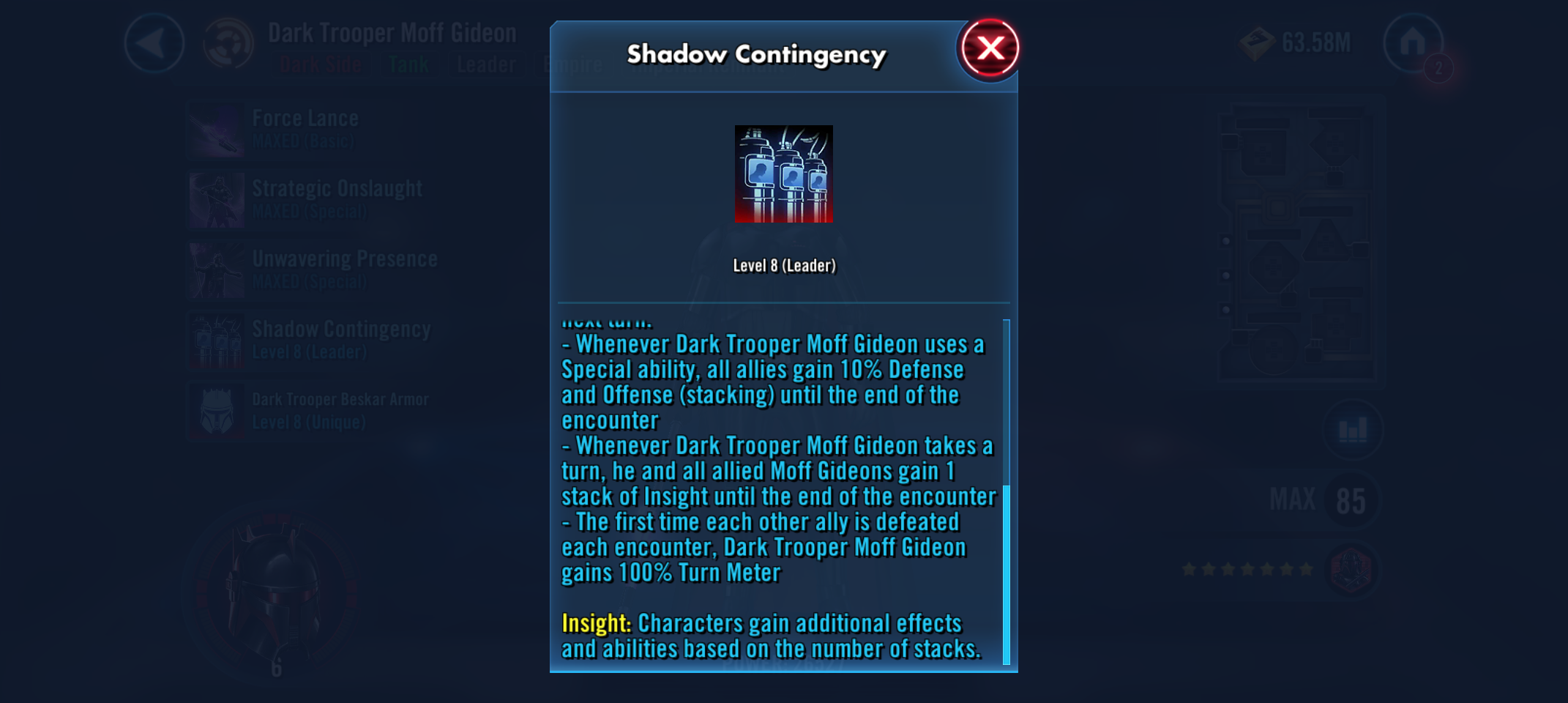This screenshot has width=1568, height=703.
Task: Return to the home screen
Action: click(1412, 43)
